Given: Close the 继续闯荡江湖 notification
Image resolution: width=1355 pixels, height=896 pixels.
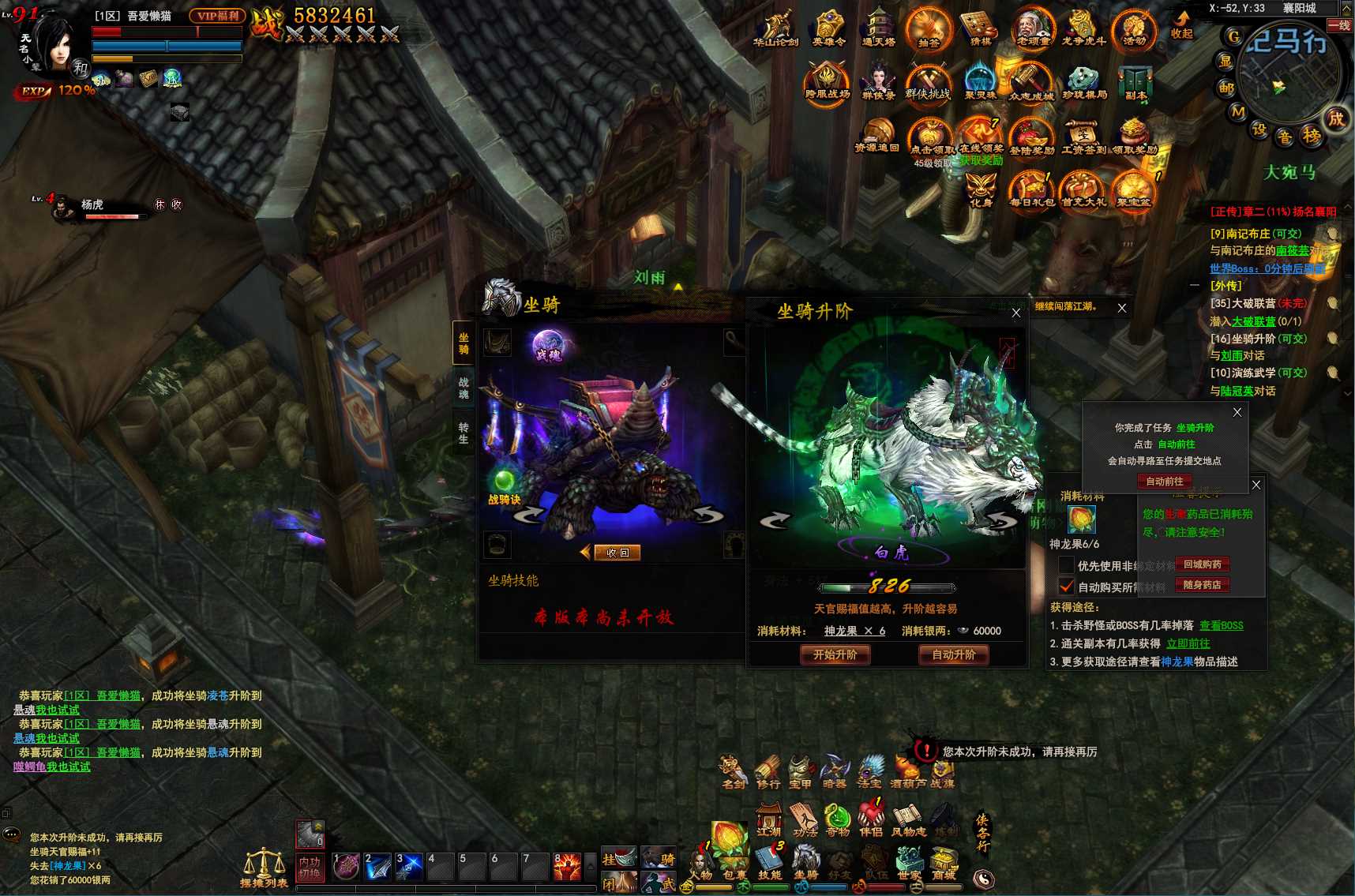Looking at the screenshot, I should (1122, 308).
